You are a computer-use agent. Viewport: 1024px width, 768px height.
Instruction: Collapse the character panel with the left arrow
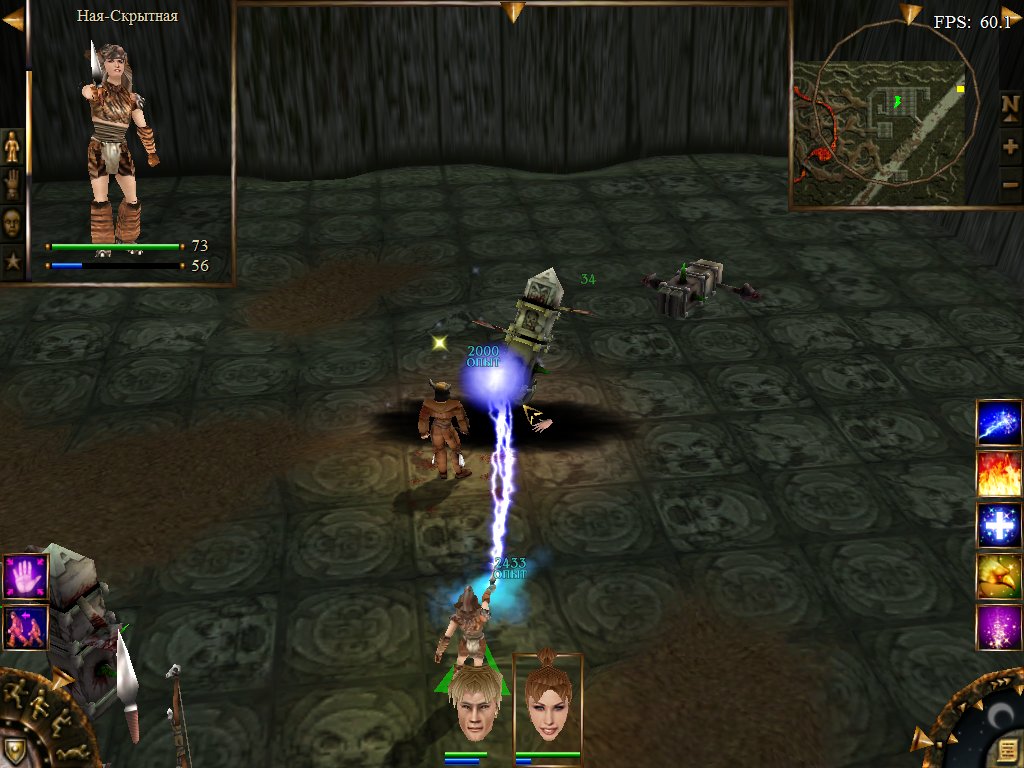[13, 19]
